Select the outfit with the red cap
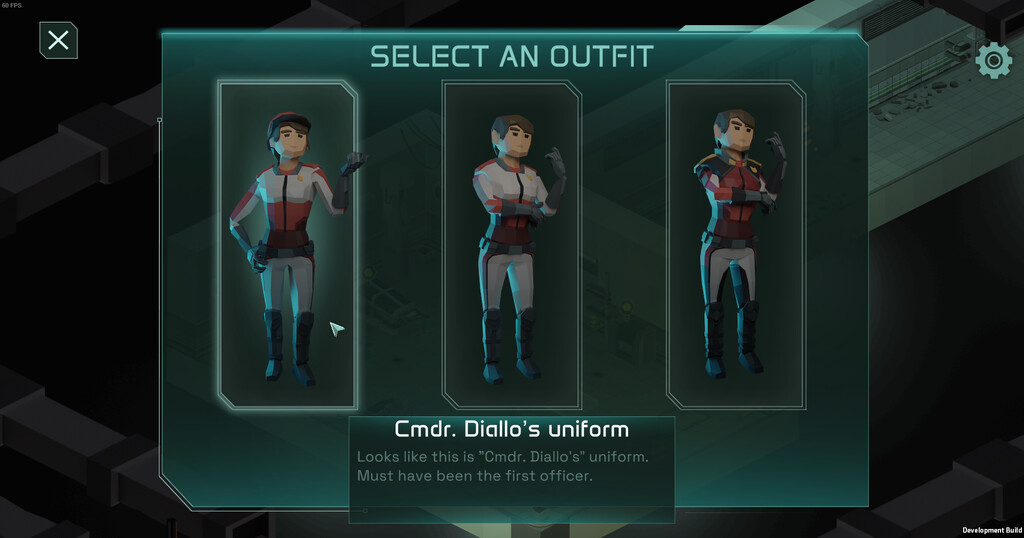Image resolution: width=1024 pixels, height=538 pixels. [288, 245]
